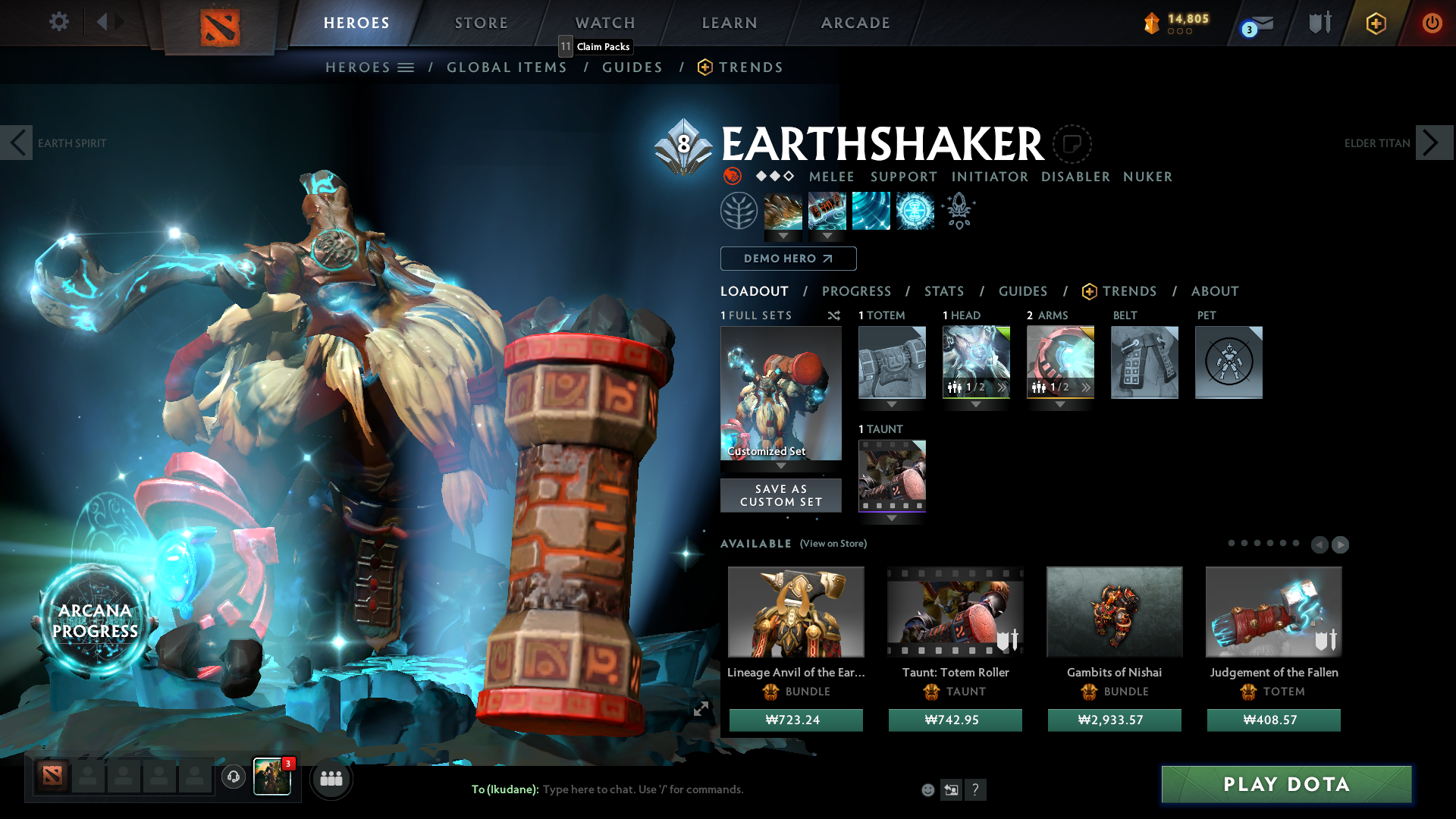This screenshot has height=819, width=1456.
Task: Toggle voice chat via the headphones icon
Action: pyautogui.click(x=233, y=777)
